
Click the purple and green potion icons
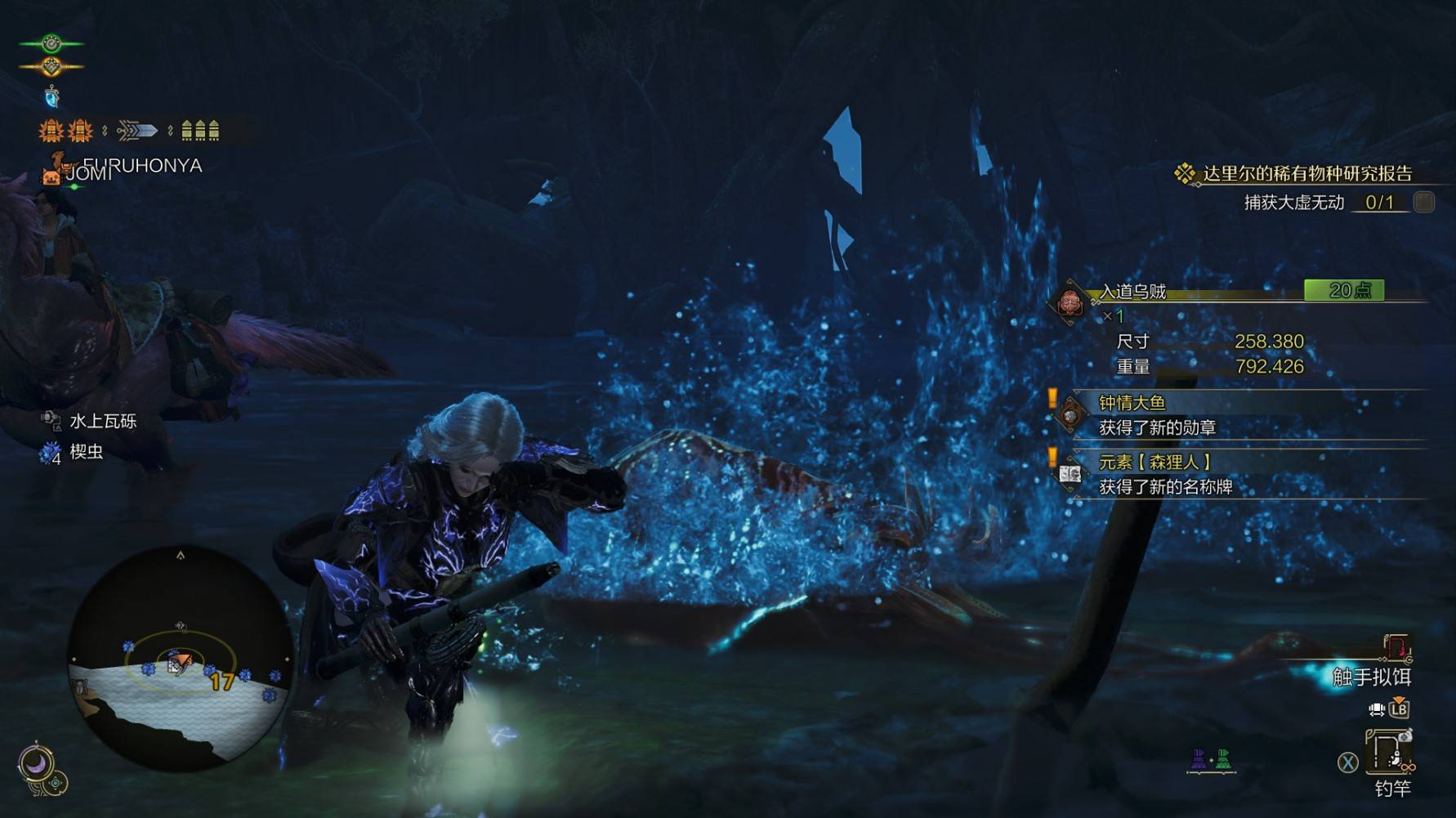point(1210,760)
